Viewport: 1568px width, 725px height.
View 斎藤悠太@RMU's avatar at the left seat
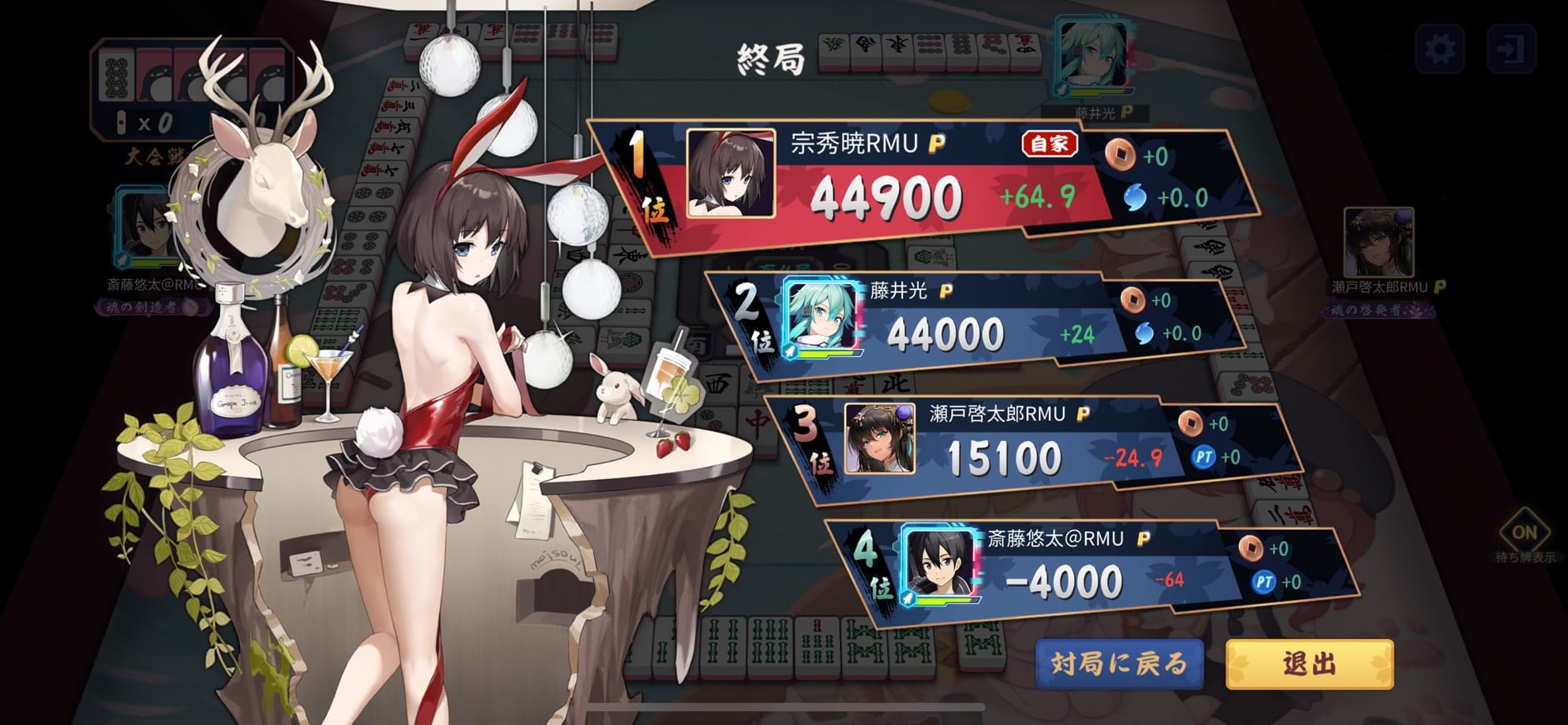pyautogui.click(x=146, y=227)
